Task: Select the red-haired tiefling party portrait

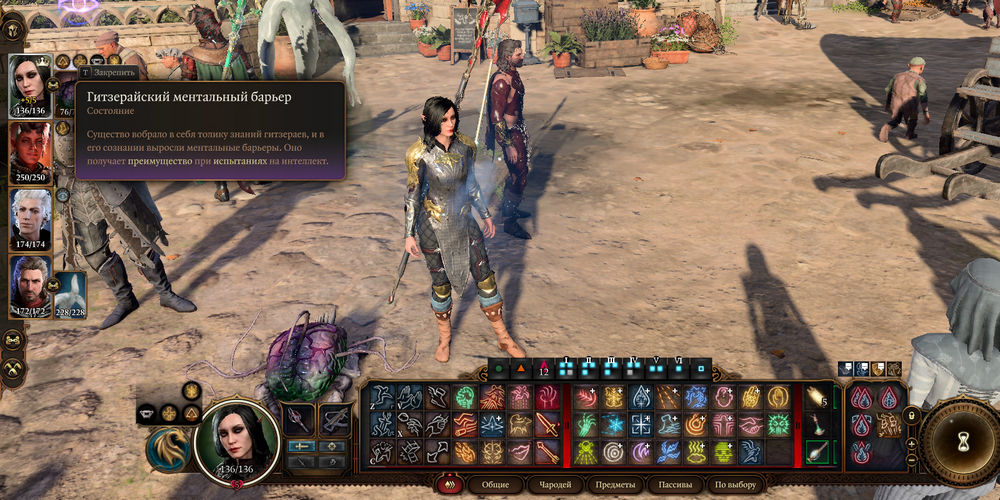Action: pyautogui.click(x=31, y=153)
